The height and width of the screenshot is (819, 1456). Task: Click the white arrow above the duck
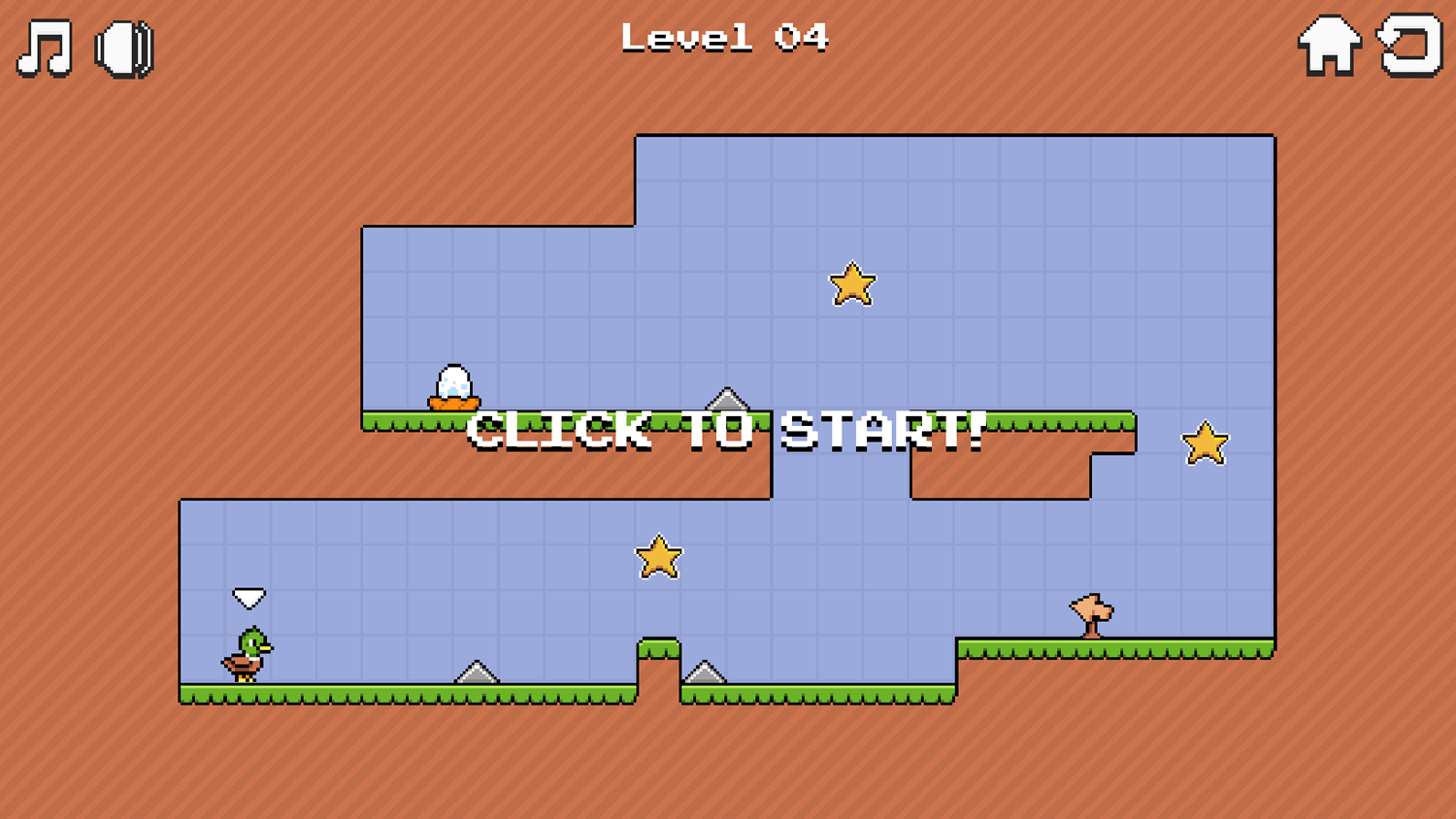tap(248, 595)
